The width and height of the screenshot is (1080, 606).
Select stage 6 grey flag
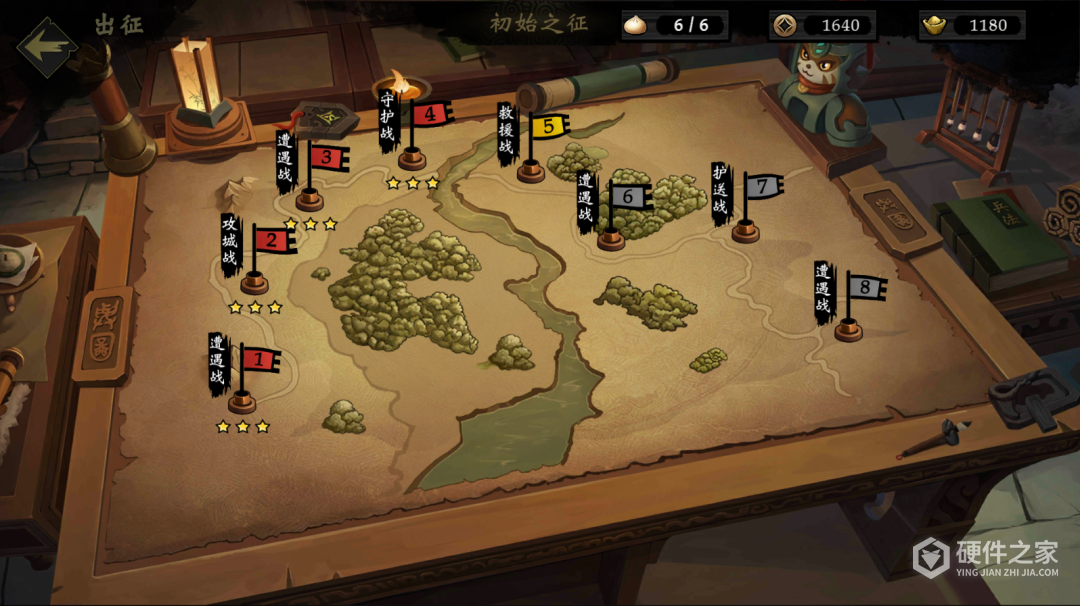(628, 197)
